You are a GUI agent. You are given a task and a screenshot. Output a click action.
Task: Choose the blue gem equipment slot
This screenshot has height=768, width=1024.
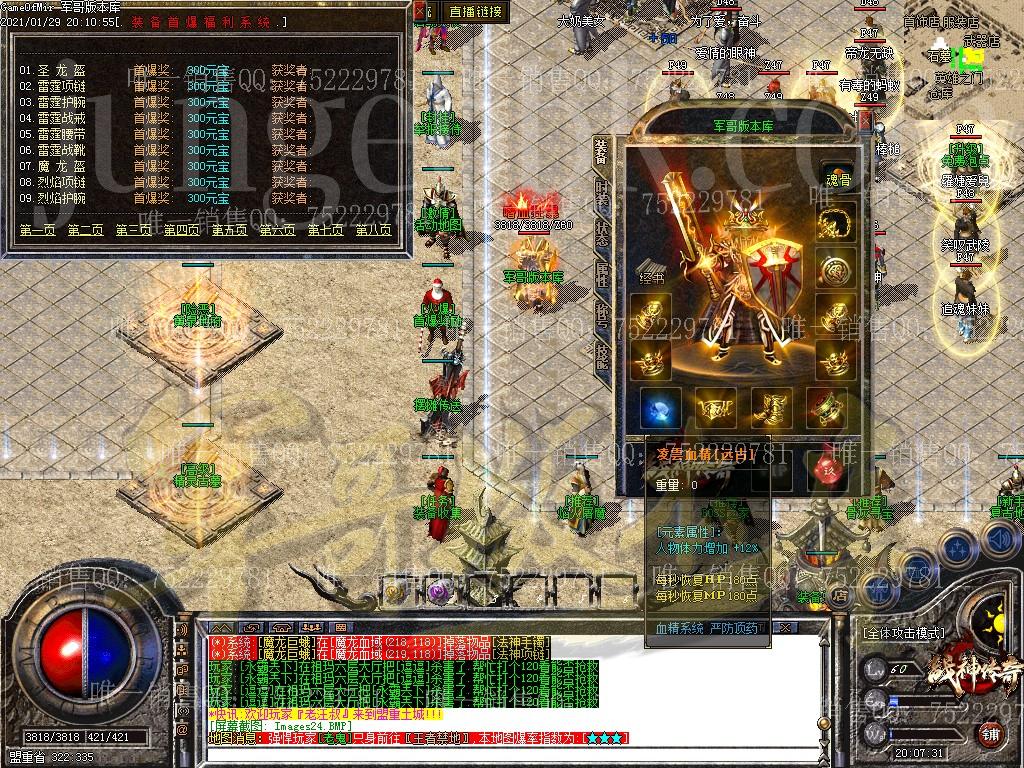(x=660, y=409)
